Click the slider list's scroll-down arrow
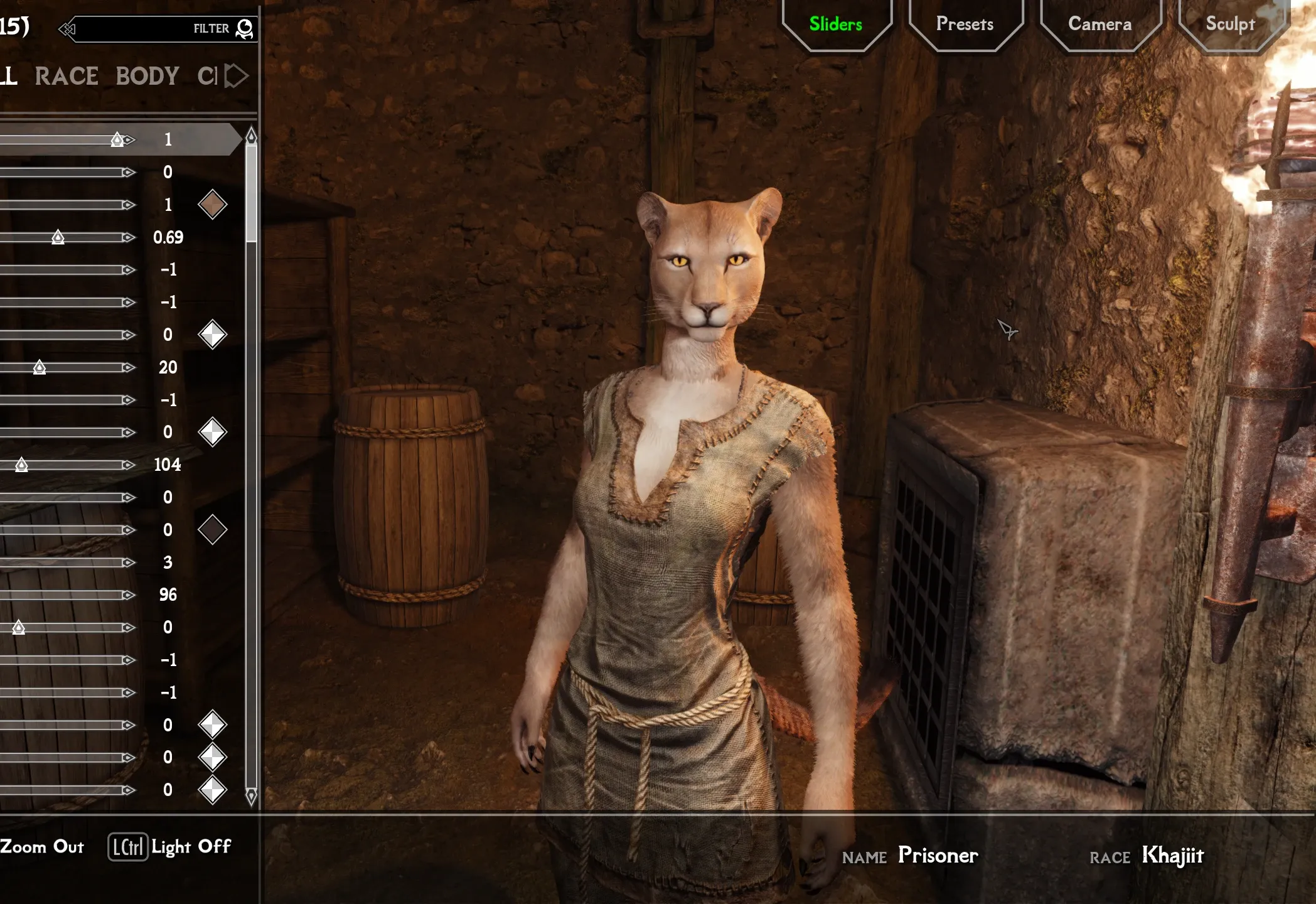This screenshot has height=904, width=1316. (x=251, y=797)
